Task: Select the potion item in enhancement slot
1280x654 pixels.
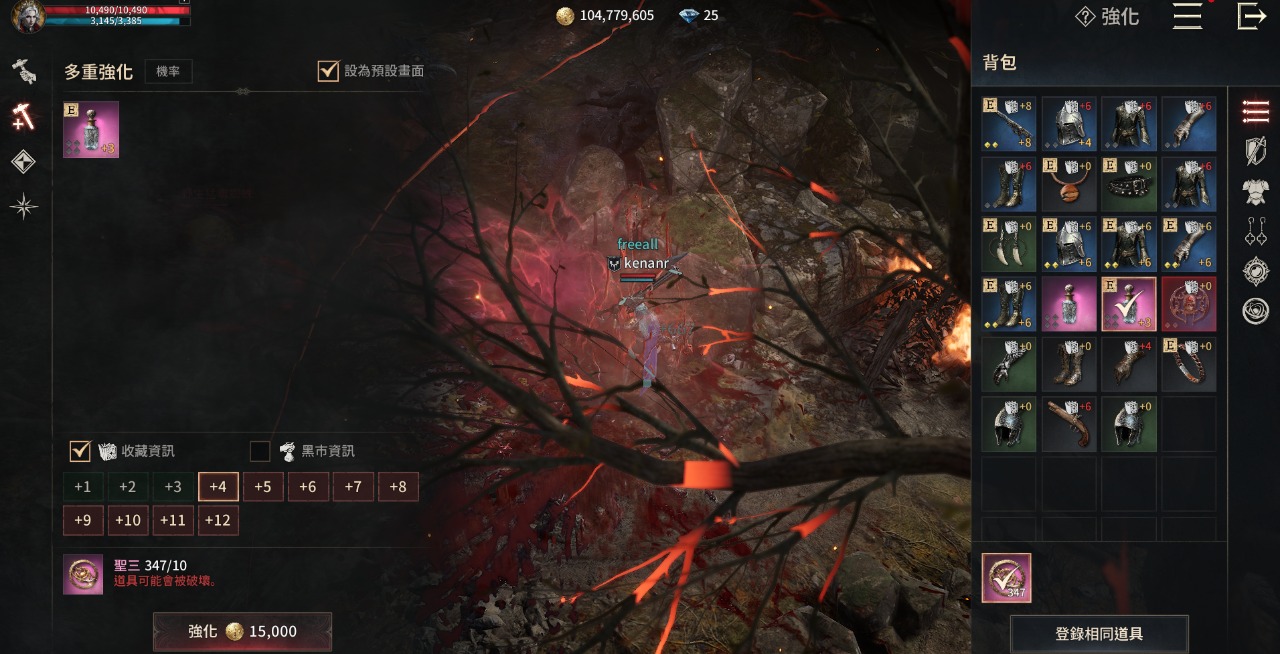Action: pyautogui.click(x=91, y=129)
